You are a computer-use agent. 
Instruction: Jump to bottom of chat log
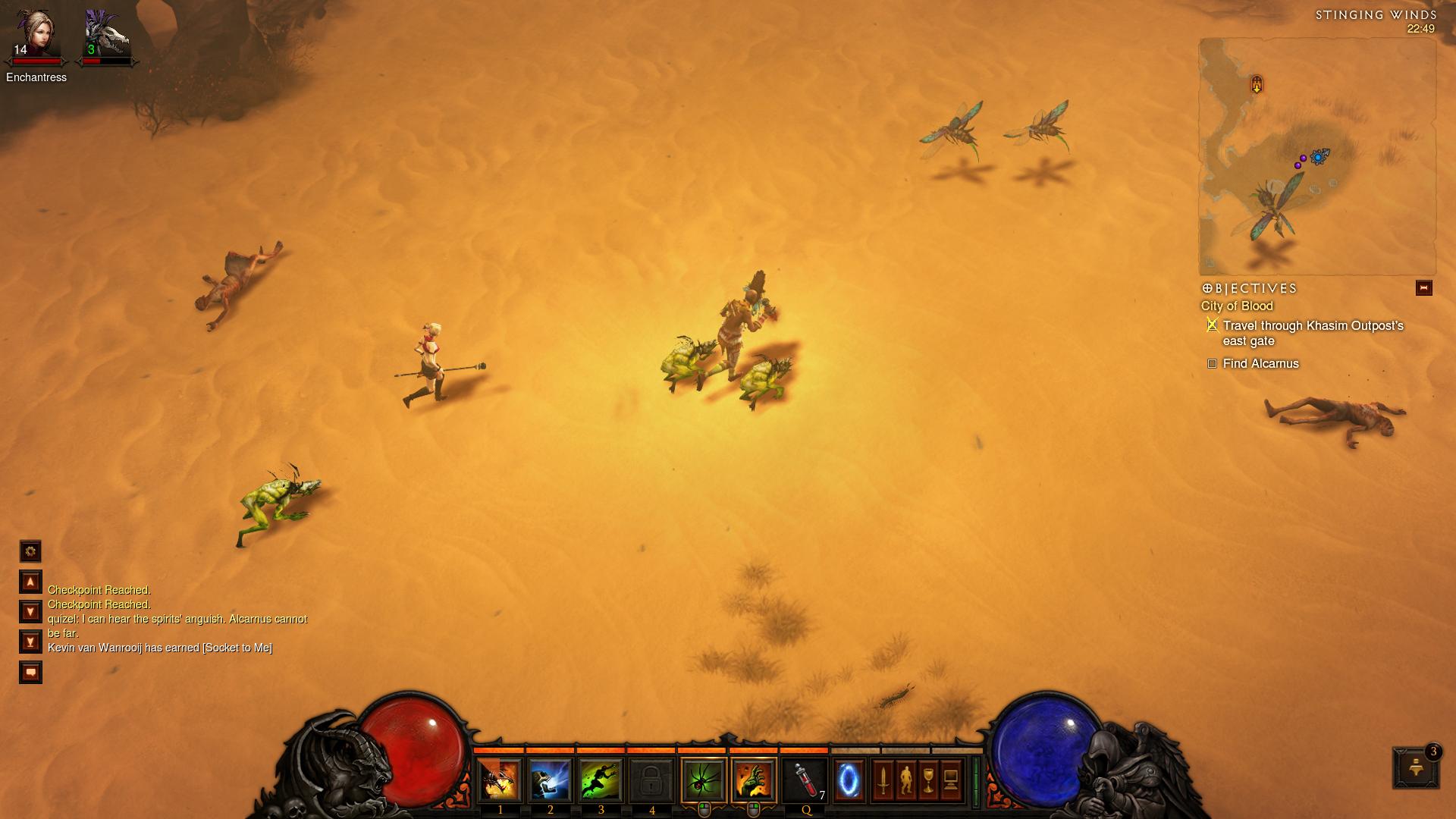[30, 642]
